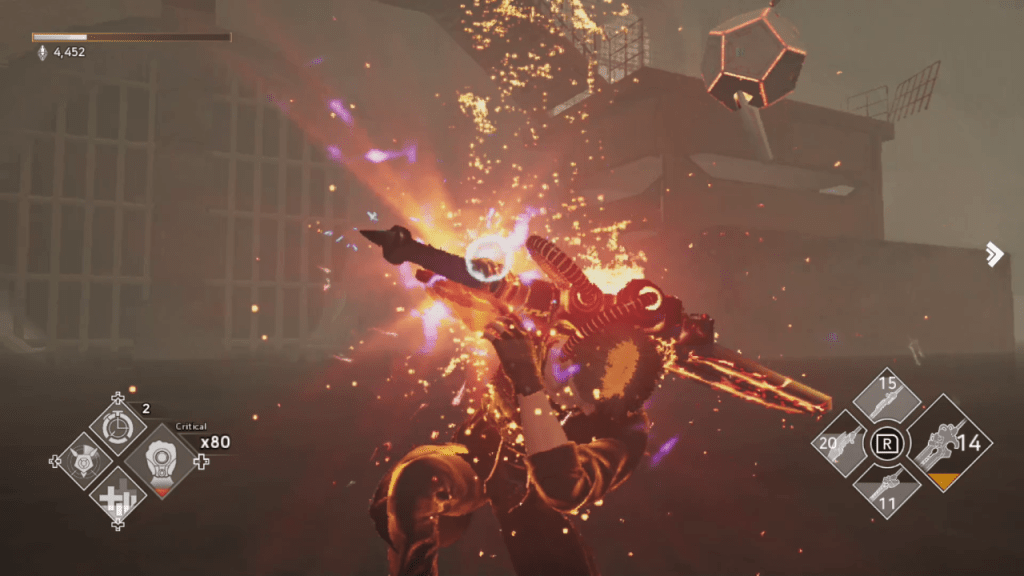Choose the equipped weapon showing 14
The height and width of the screenshot is (576, 1024).
[940, 444]
